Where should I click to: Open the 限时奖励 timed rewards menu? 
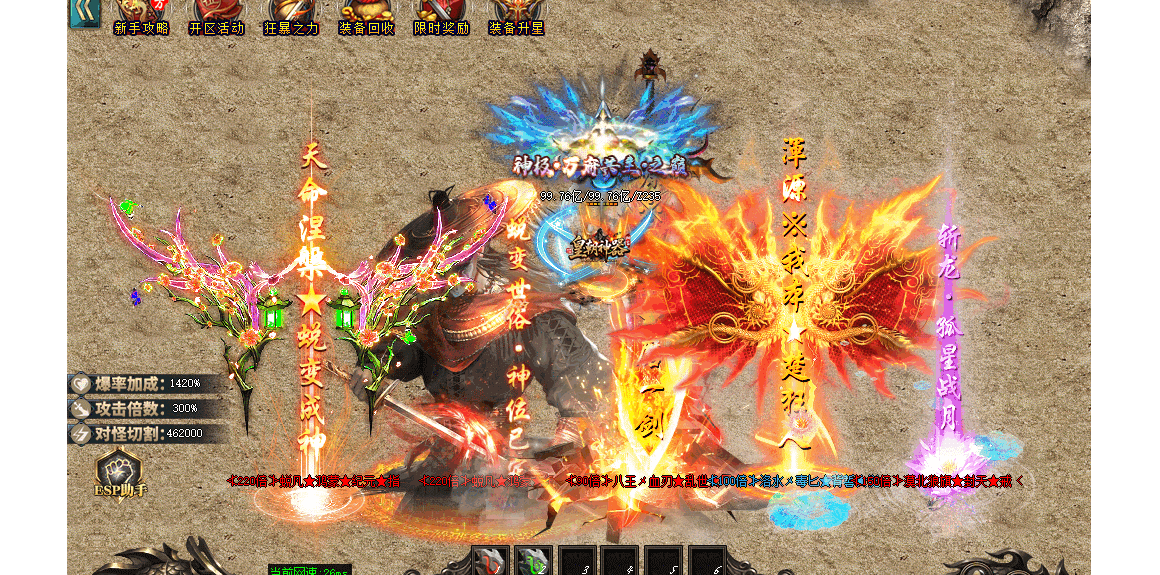coord(441,17)
